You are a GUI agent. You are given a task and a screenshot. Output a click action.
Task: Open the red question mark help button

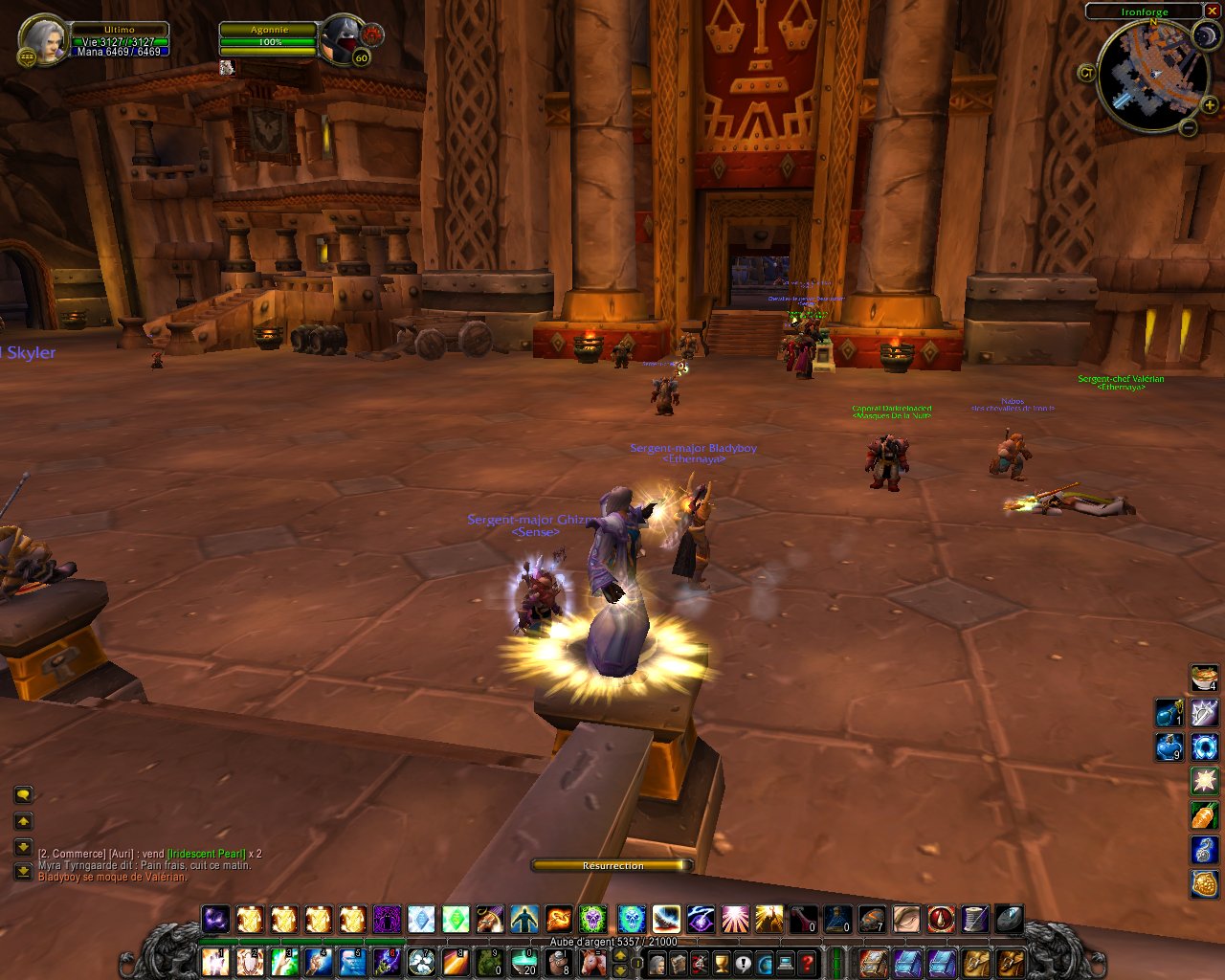(807, 962)
